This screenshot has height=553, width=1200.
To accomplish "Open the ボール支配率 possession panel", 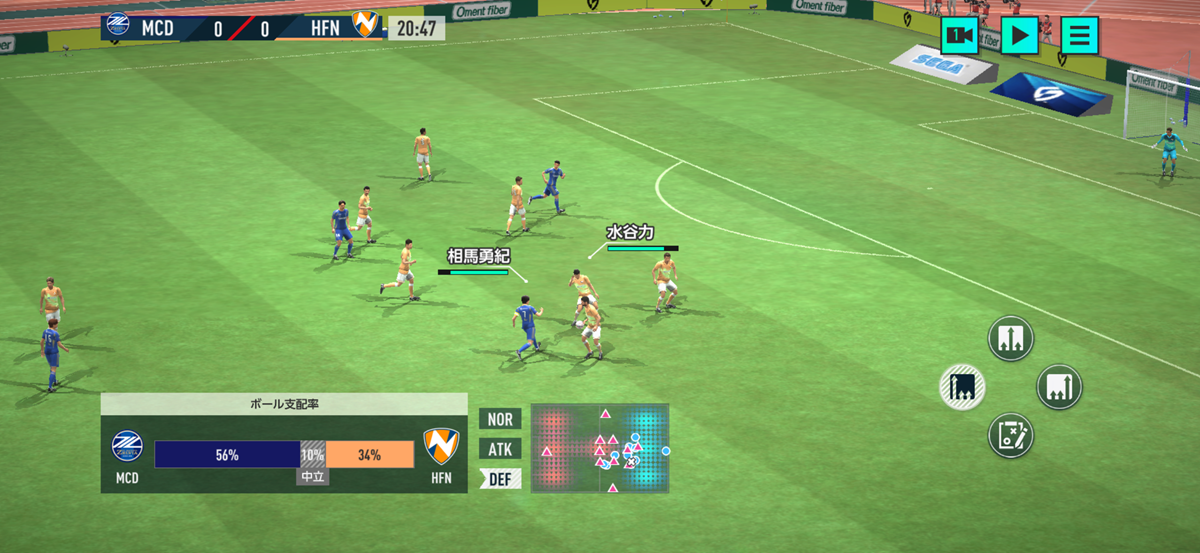I will tap(284, 443).
